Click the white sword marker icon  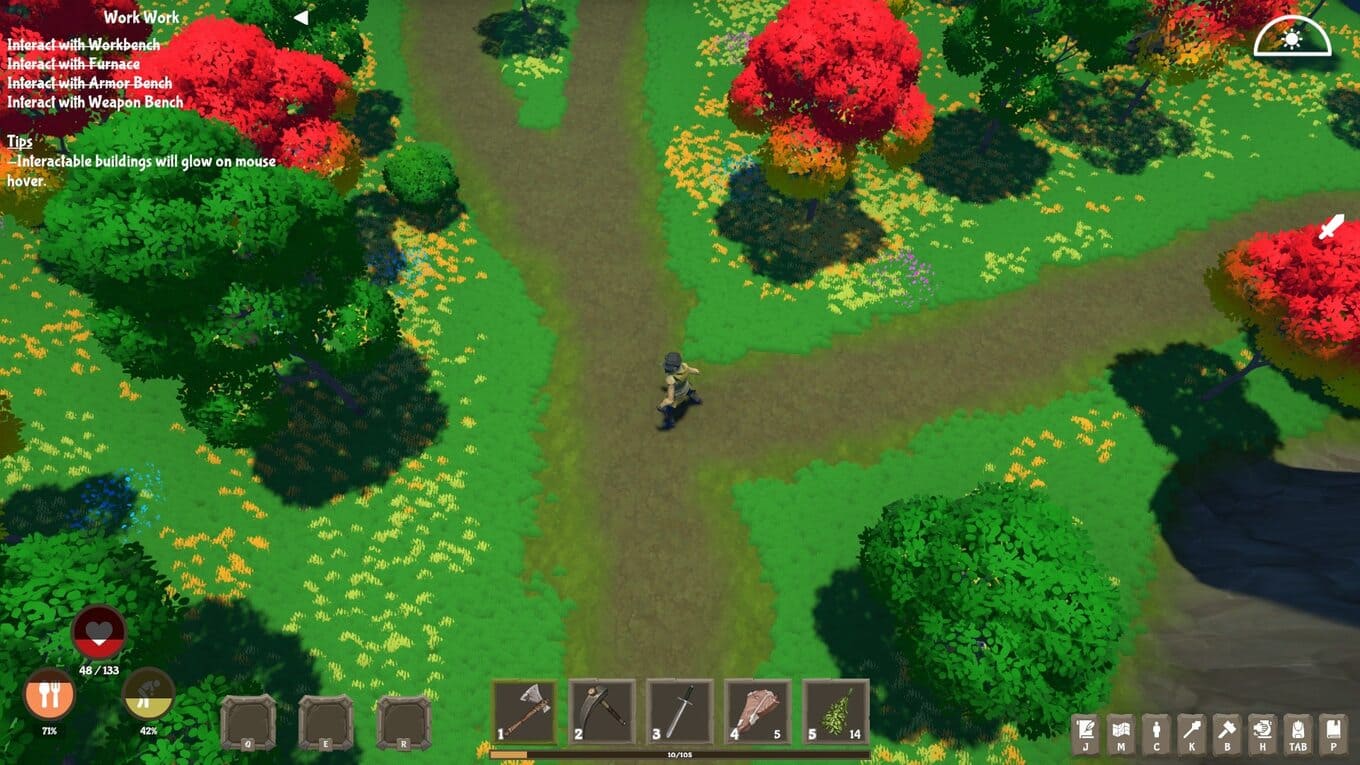pyautogui.click(x=1331, y=227)
